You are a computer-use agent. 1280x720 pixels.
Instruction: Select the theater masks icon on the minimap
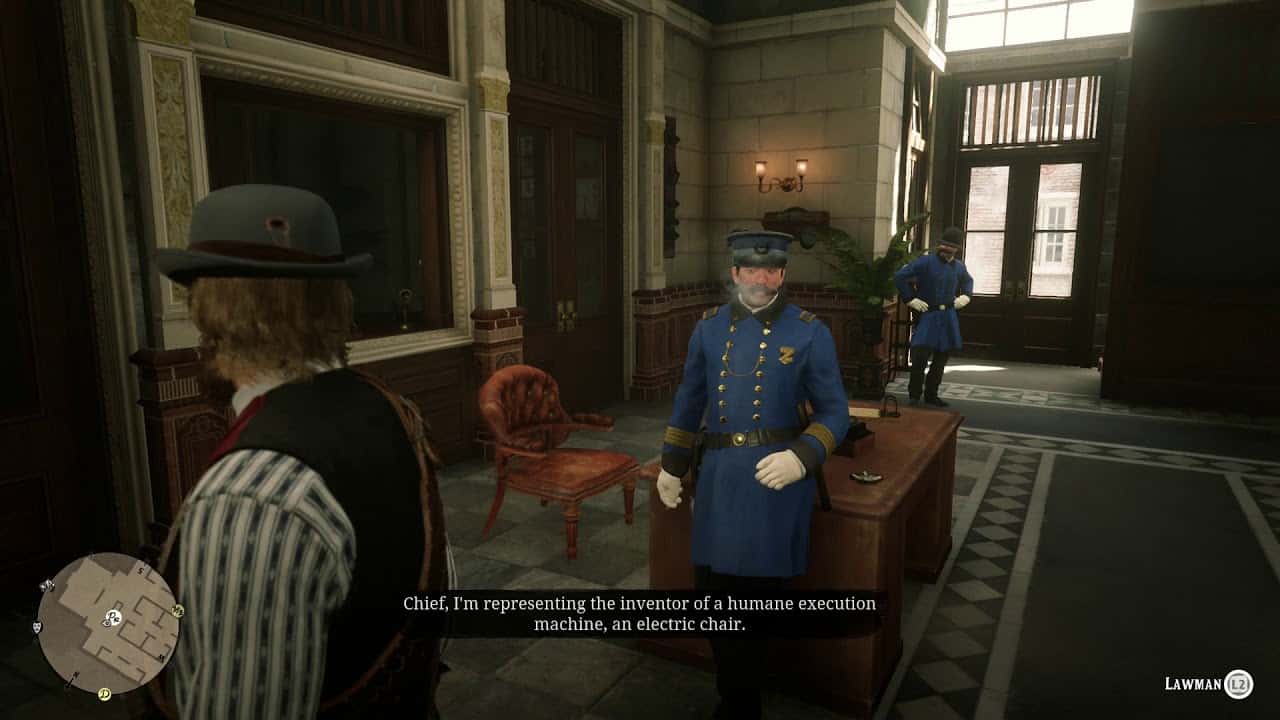tap(37, 628)
